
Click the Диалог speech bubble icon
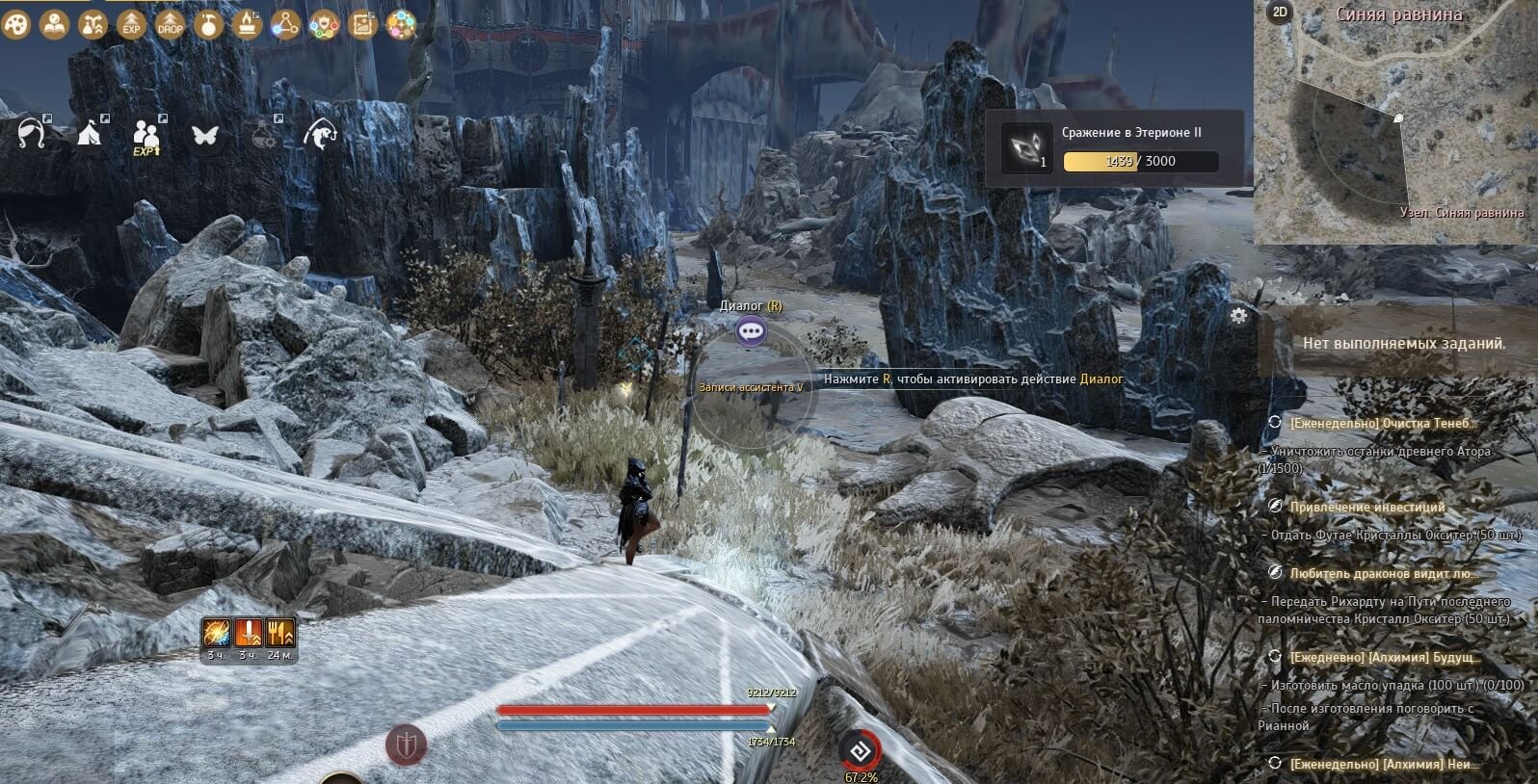pos(751,332)
